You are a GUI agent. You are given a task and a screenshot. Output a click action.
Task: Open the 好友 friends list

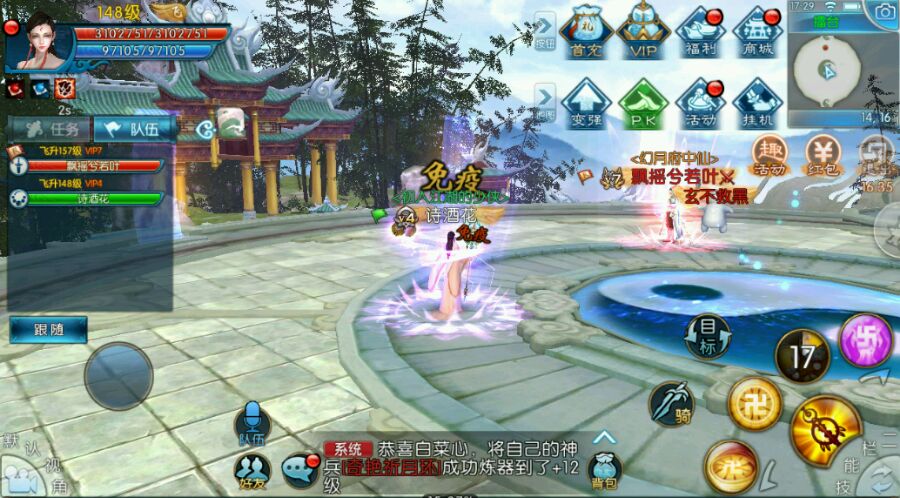pyautogui.click(x=252, y=468)
